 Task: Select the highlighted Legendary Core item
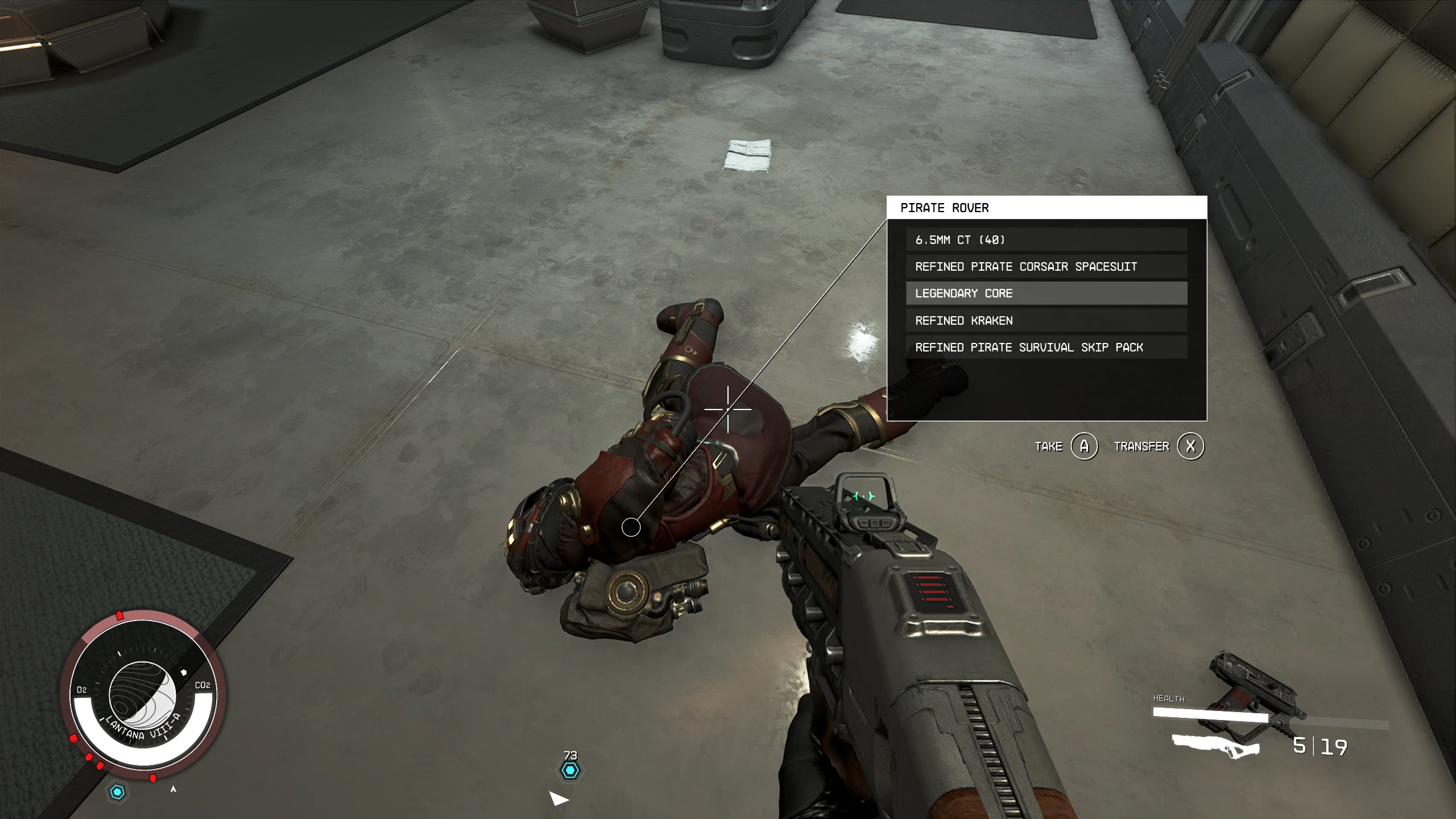[x=1046, y=293]
